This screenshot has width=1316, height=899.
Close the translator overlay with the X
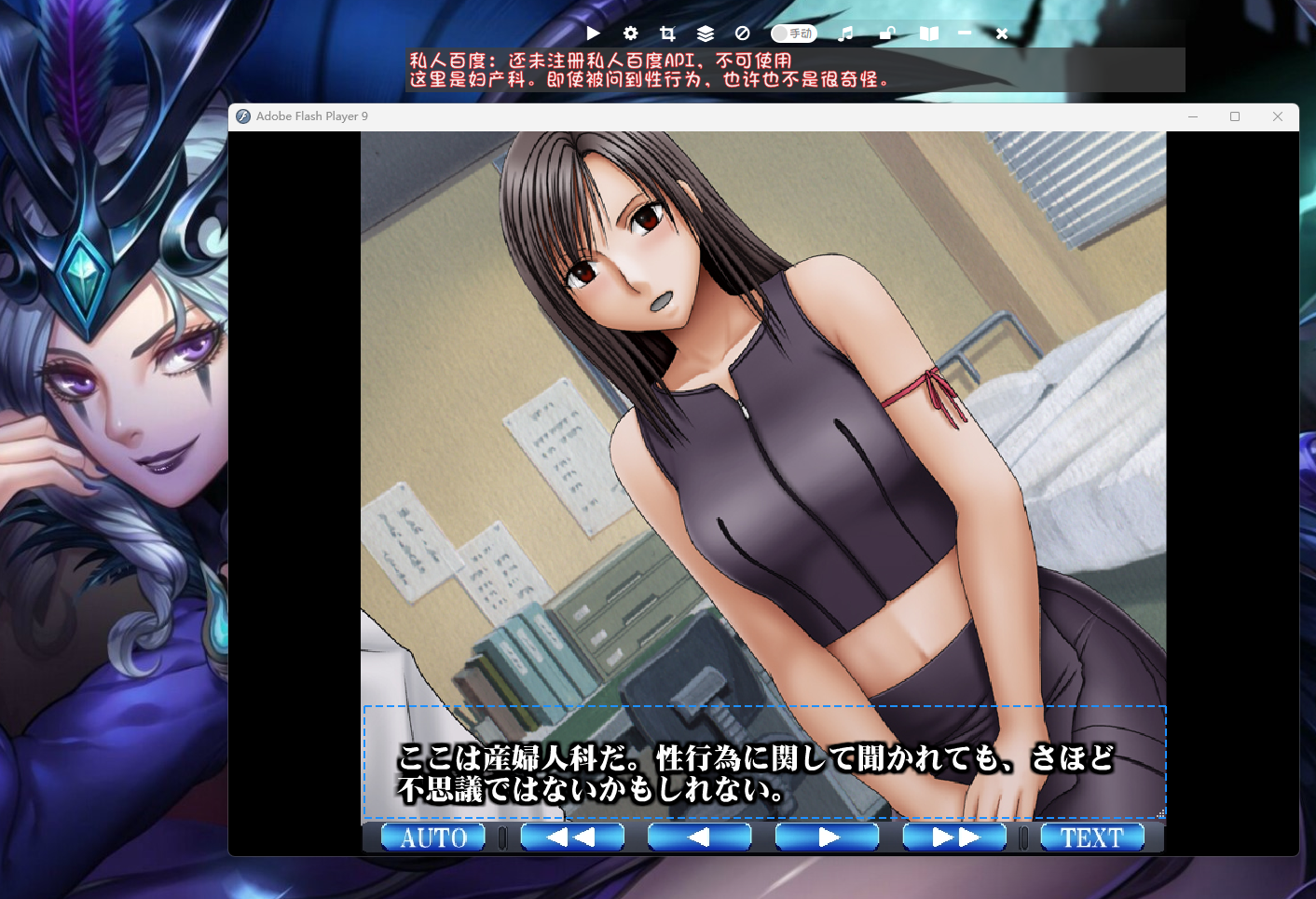pos(1002,34)
